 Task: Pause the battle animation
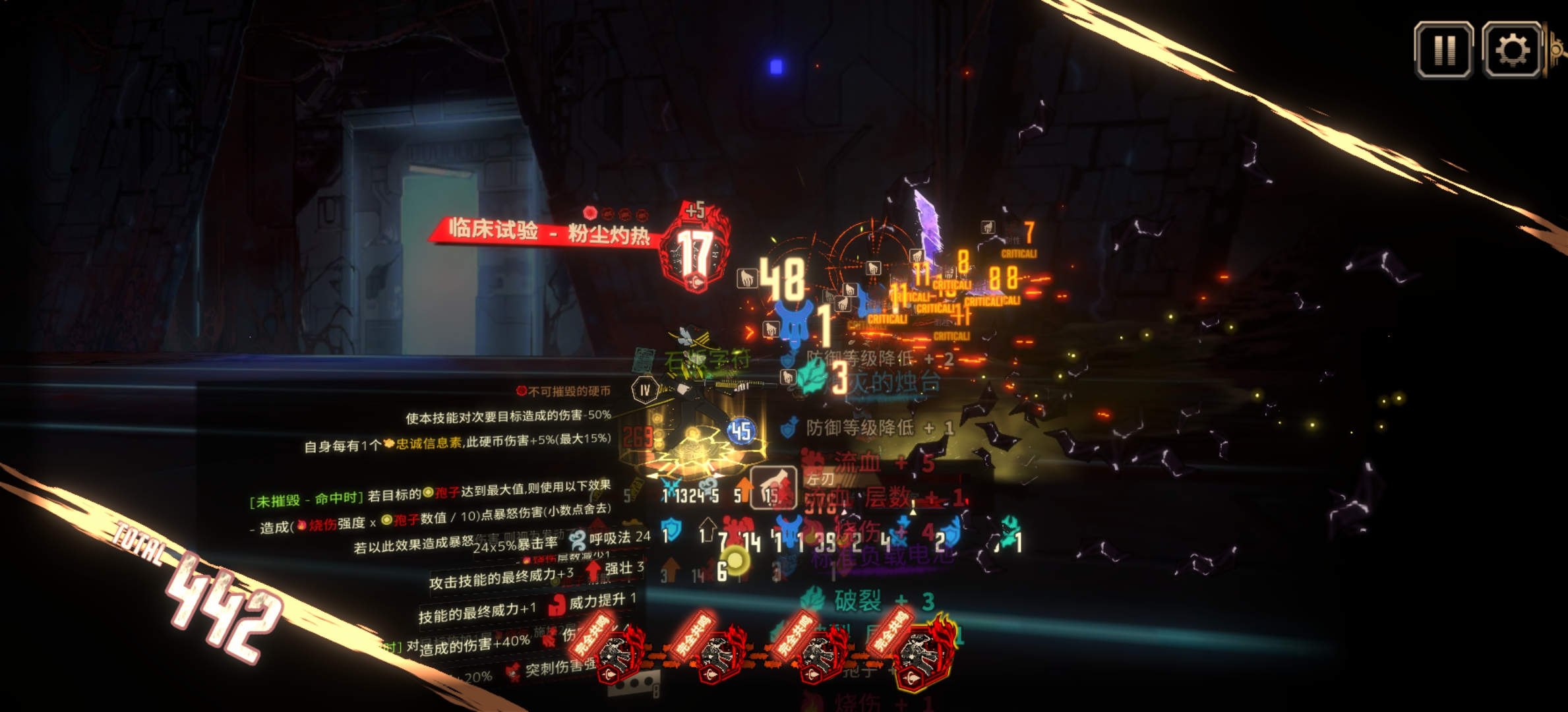coord(1443,50)
